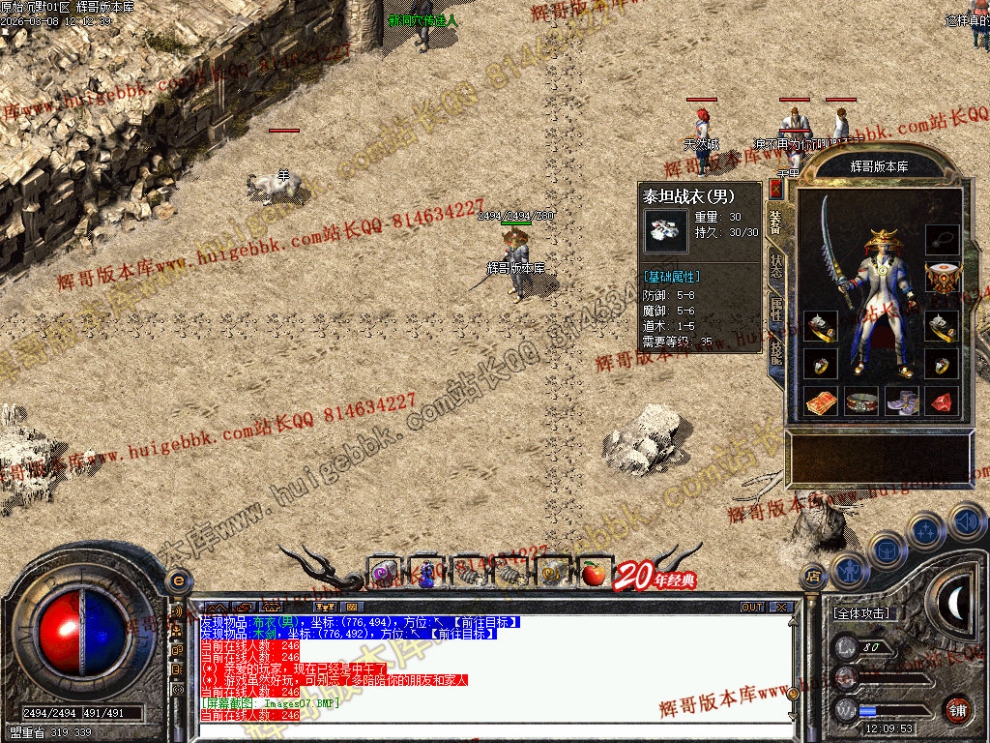The height and width of the screenshot is (743, 990).
Task: Switch to the 状态 (status) tab
Action: [x=776, y=264]
